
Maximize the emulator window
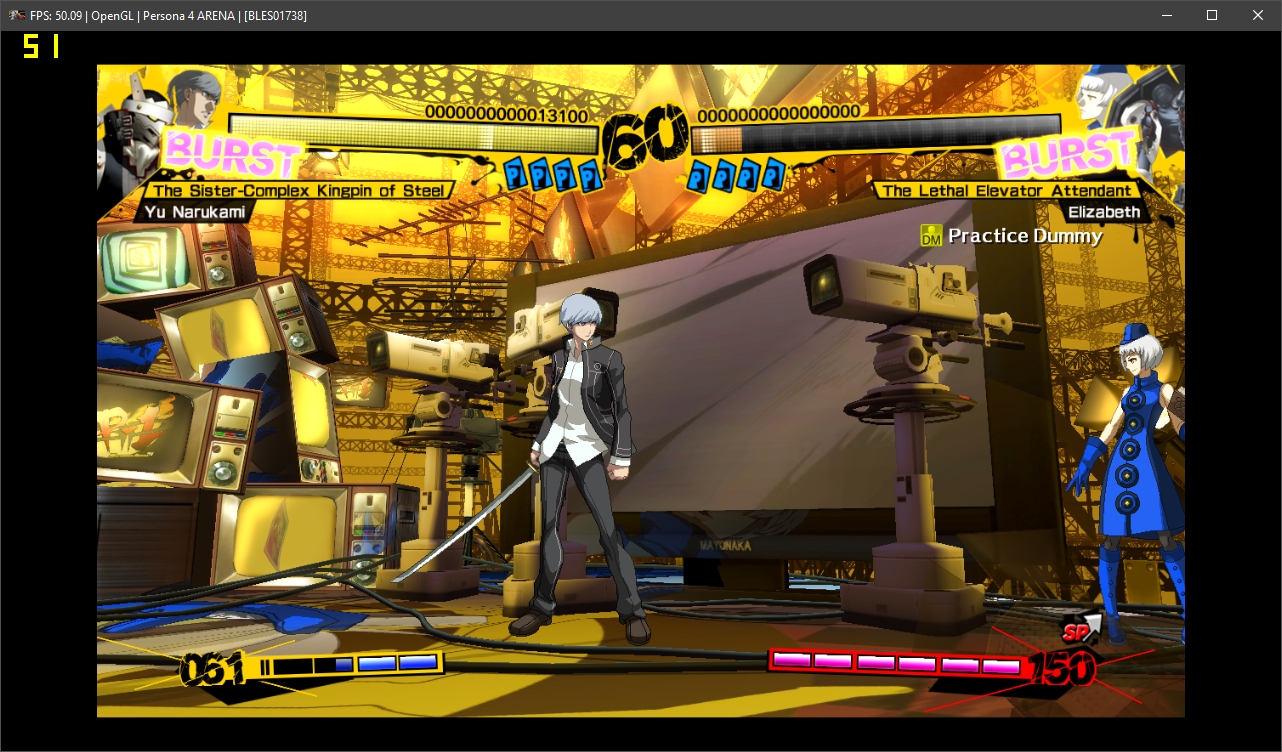click(x=1212, y=15)
